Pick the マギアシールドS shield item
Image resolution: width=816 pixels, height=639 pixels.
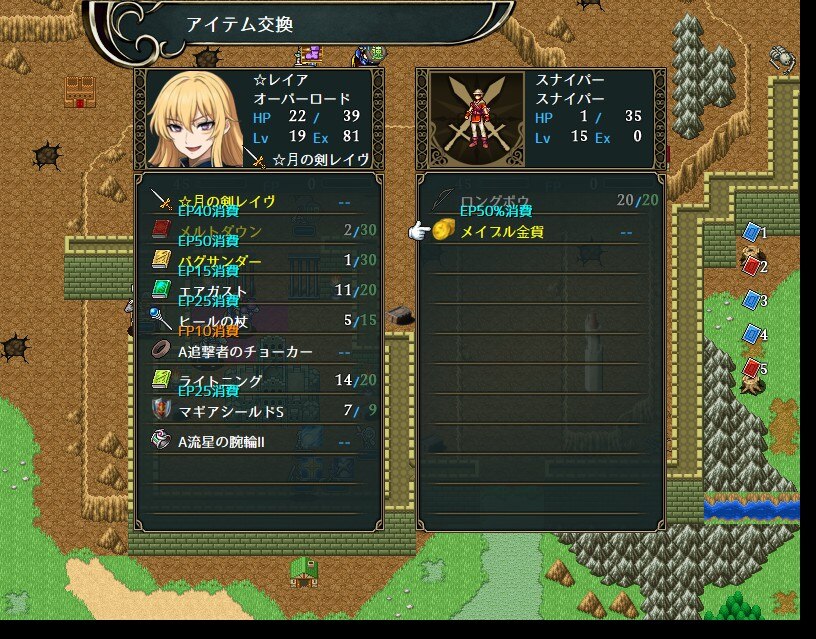257,411
